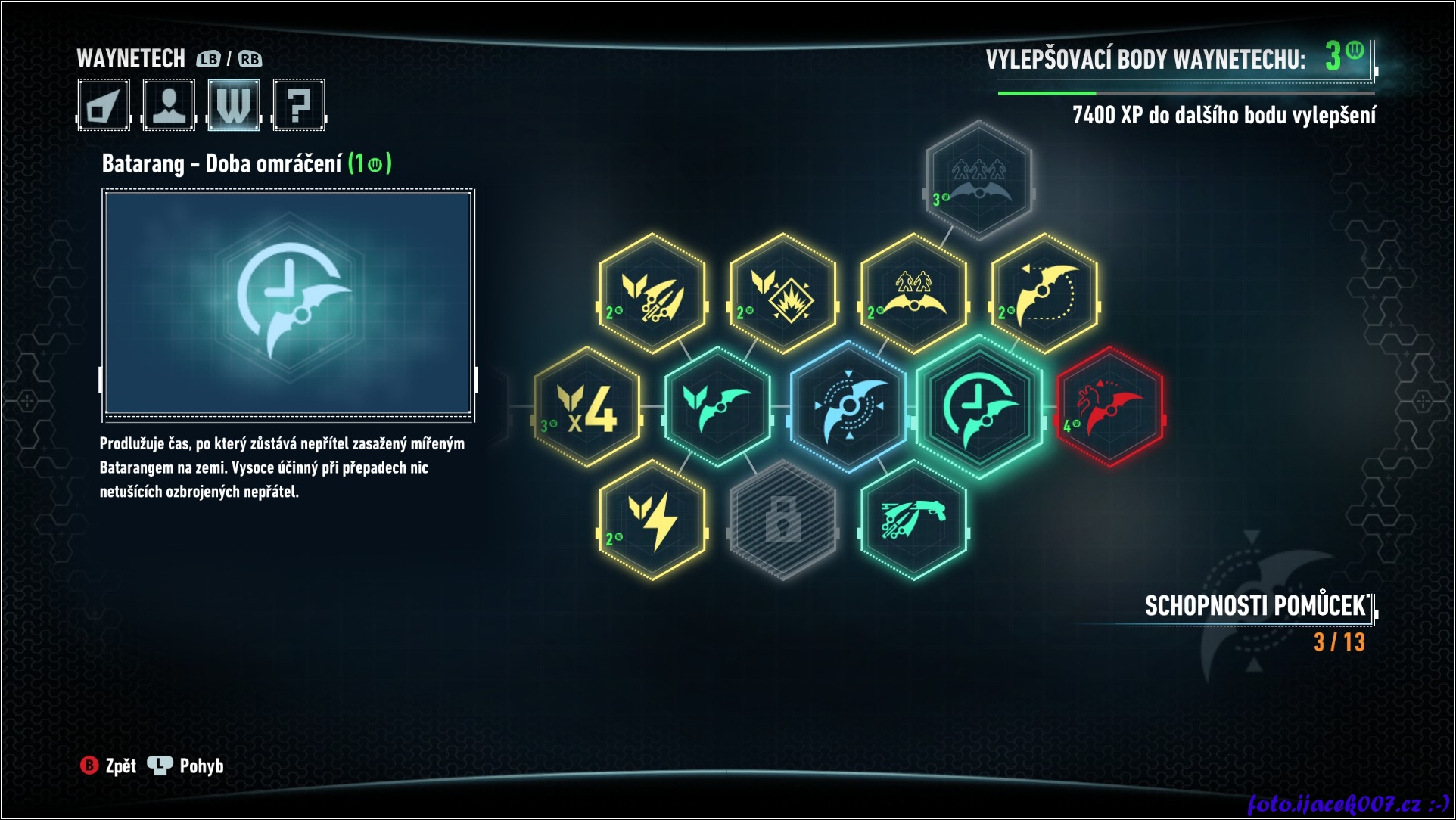The image size is (1456, 820).
Task: Select the lightning bolt gadget upgrade
Action: click(652, 520)
